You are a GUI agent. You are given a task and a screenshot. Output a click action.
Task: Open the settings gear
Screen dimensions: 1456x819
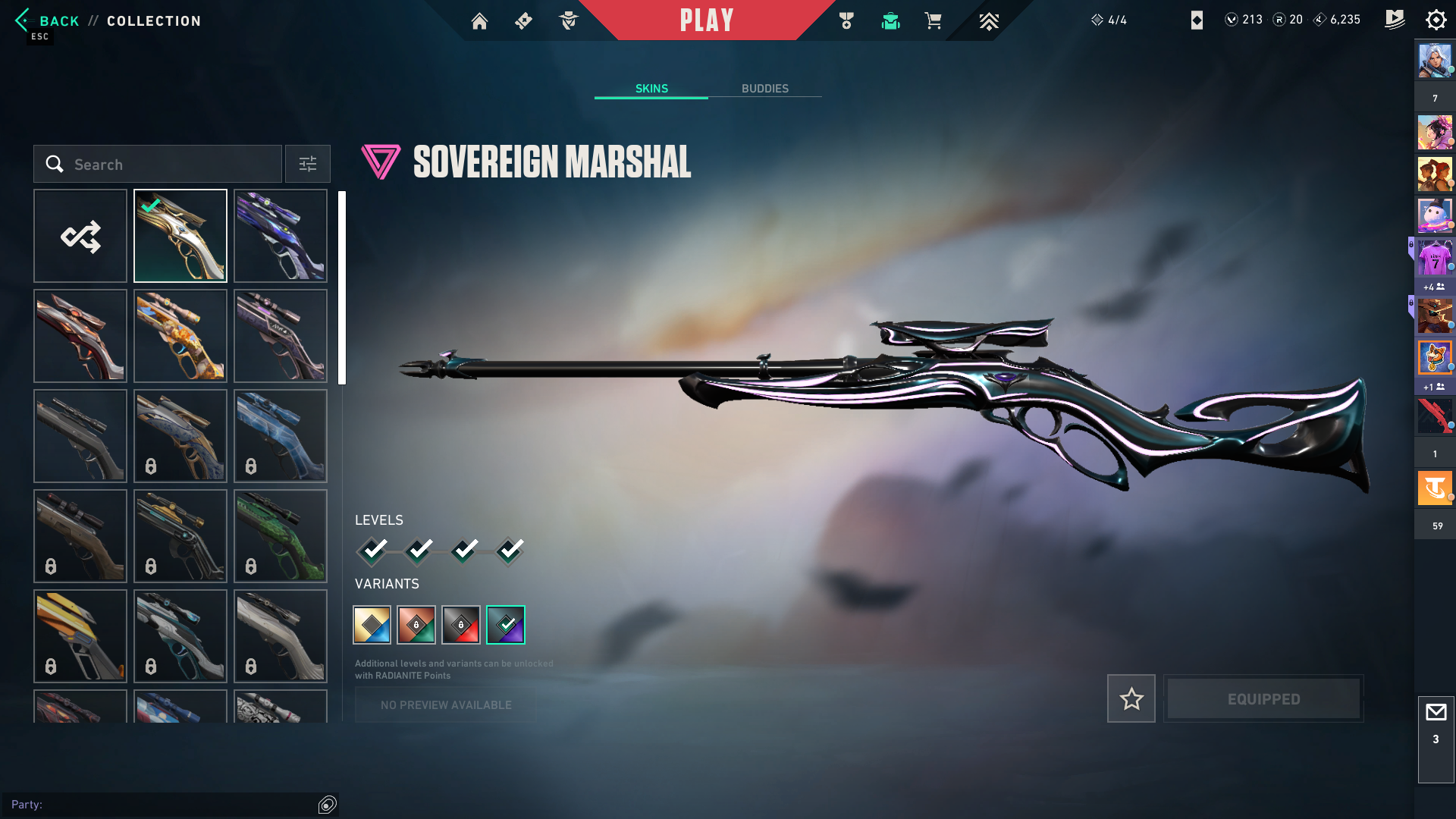pyautogui.click(x=1436, y=20)
